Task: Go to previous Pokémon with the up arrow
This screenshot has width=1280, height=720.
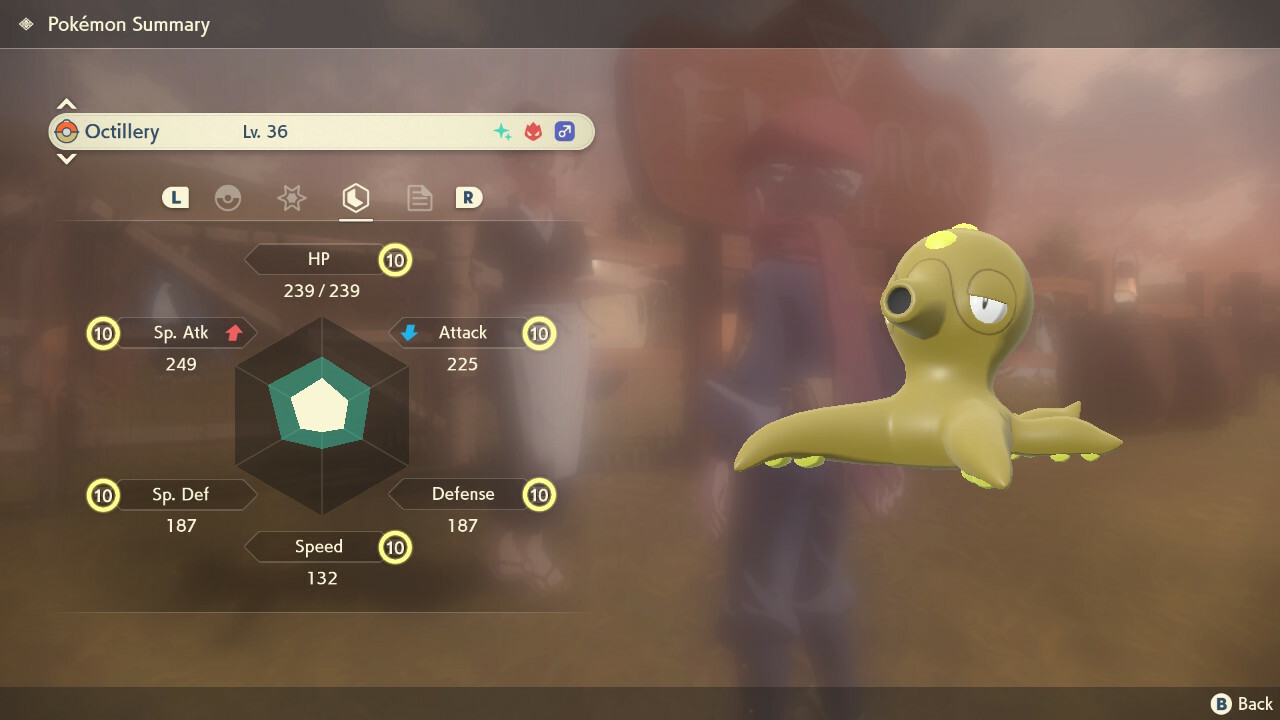Action: (66, 104)
